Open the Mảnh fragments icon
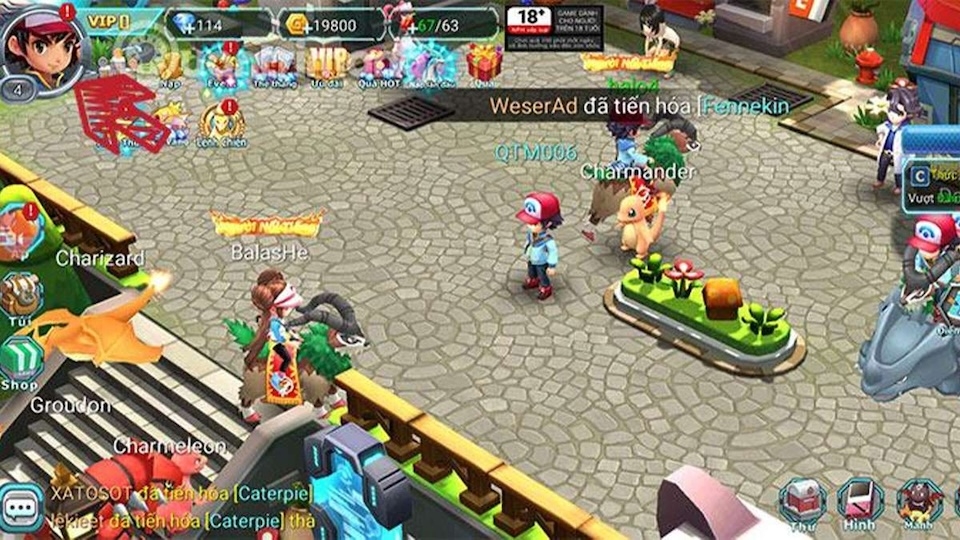The image size is (960, 540). (919, 502)
